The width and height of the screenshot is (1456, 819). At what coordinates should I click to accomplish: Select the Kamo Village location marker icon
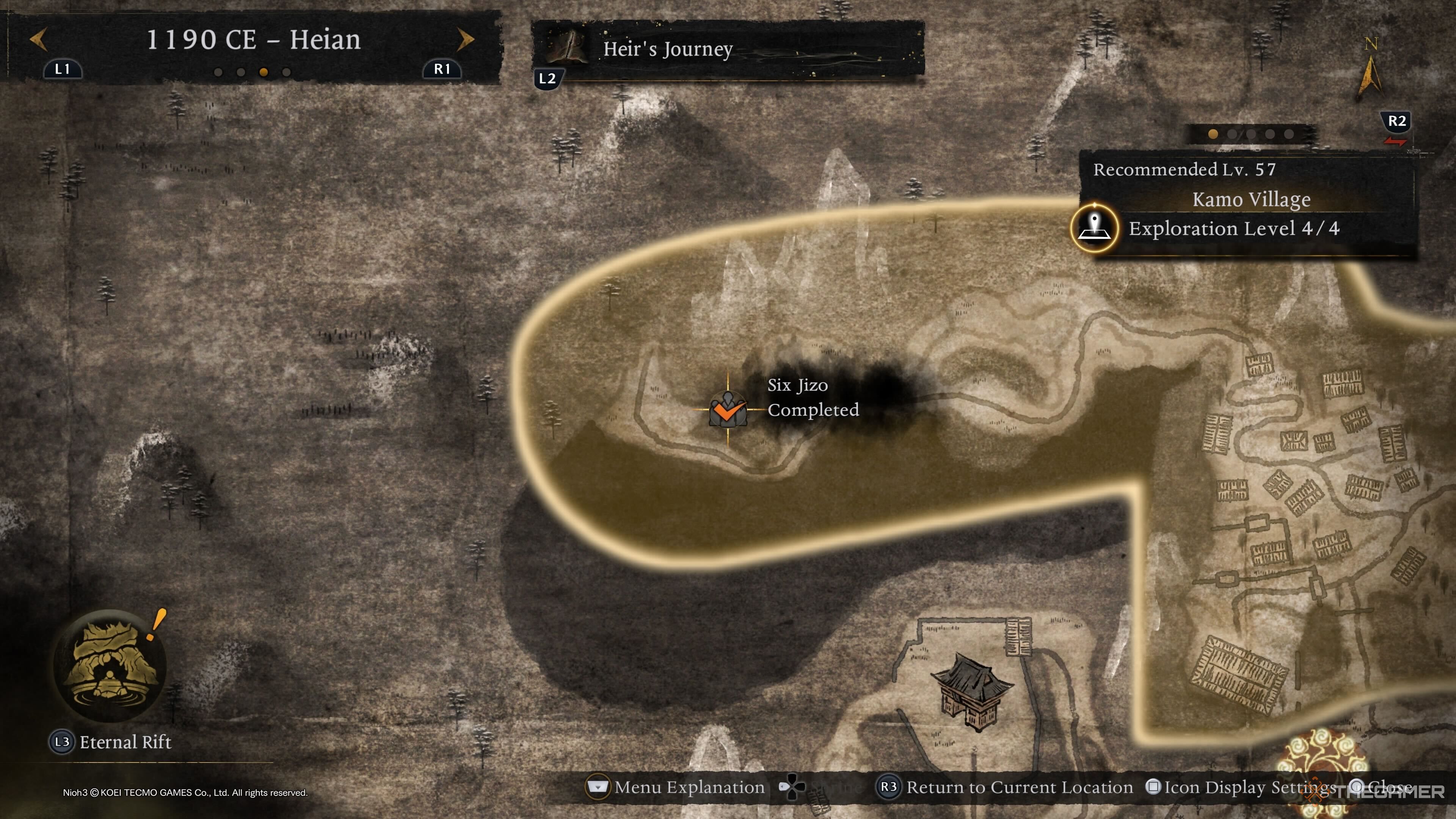click(1094, 228)
